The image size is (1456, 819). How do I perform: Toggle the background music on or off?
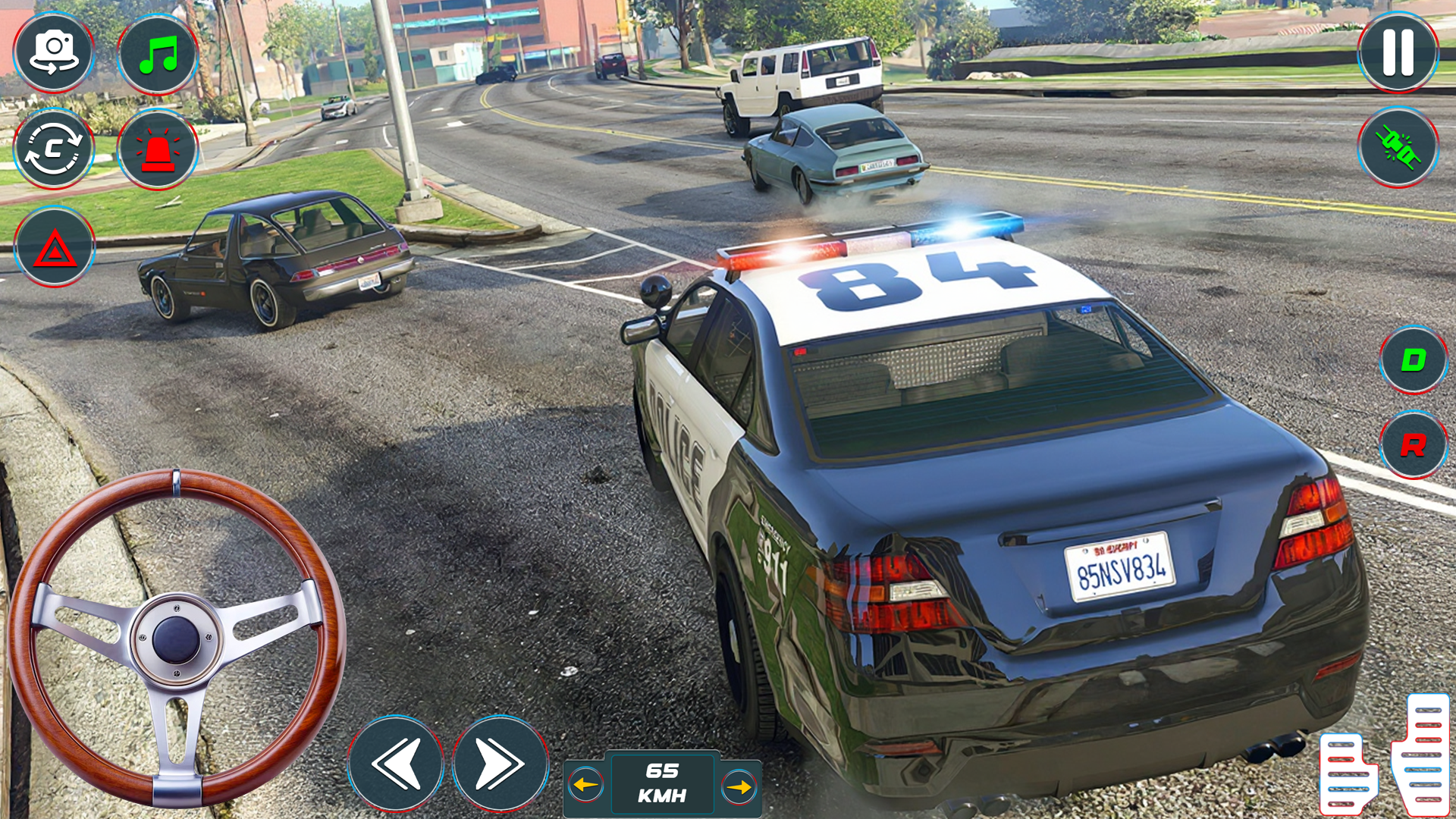[157, 52]
